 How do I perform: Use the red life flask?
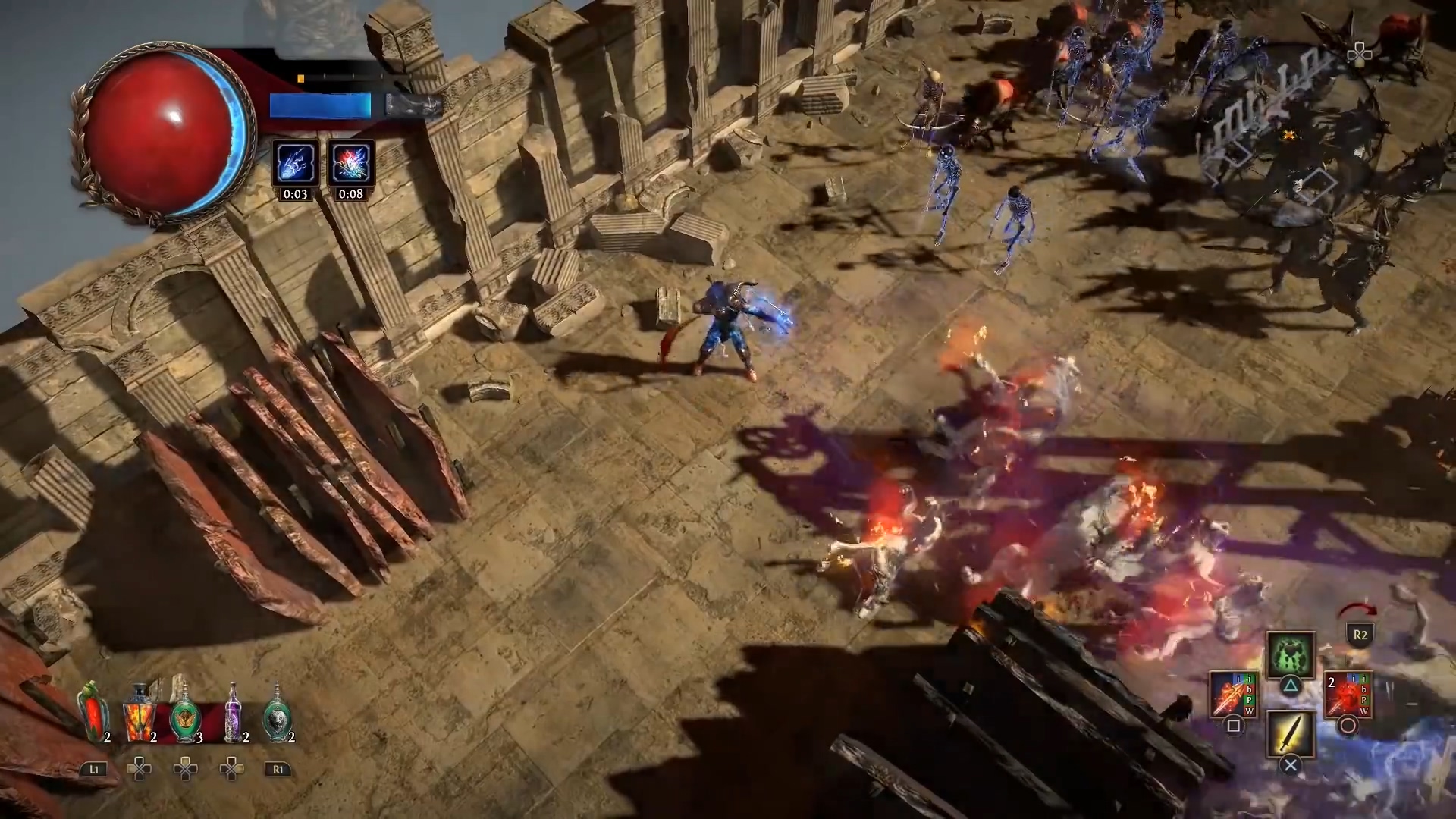(x=93, y=713)
